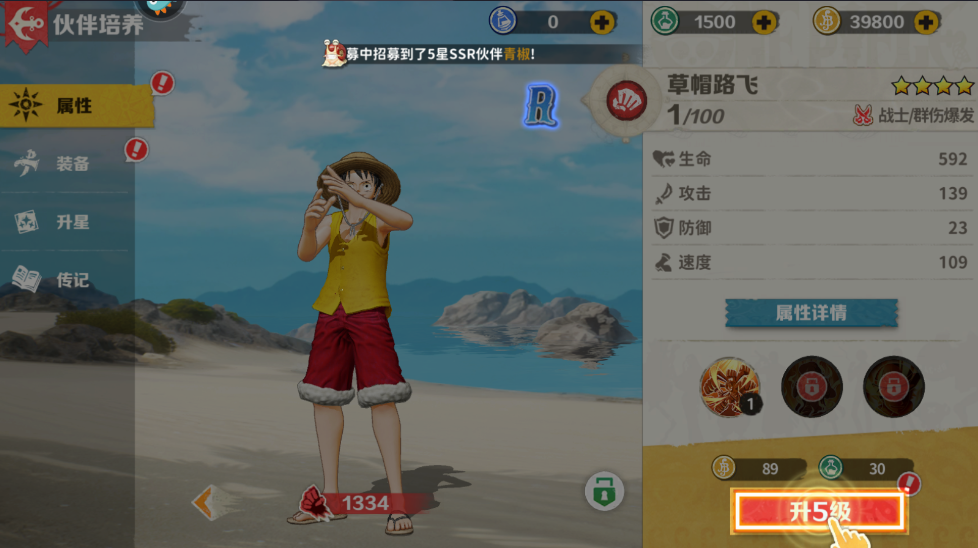Go back with the orange arrow
Screen dimensions: 978x548
point(205,502)
